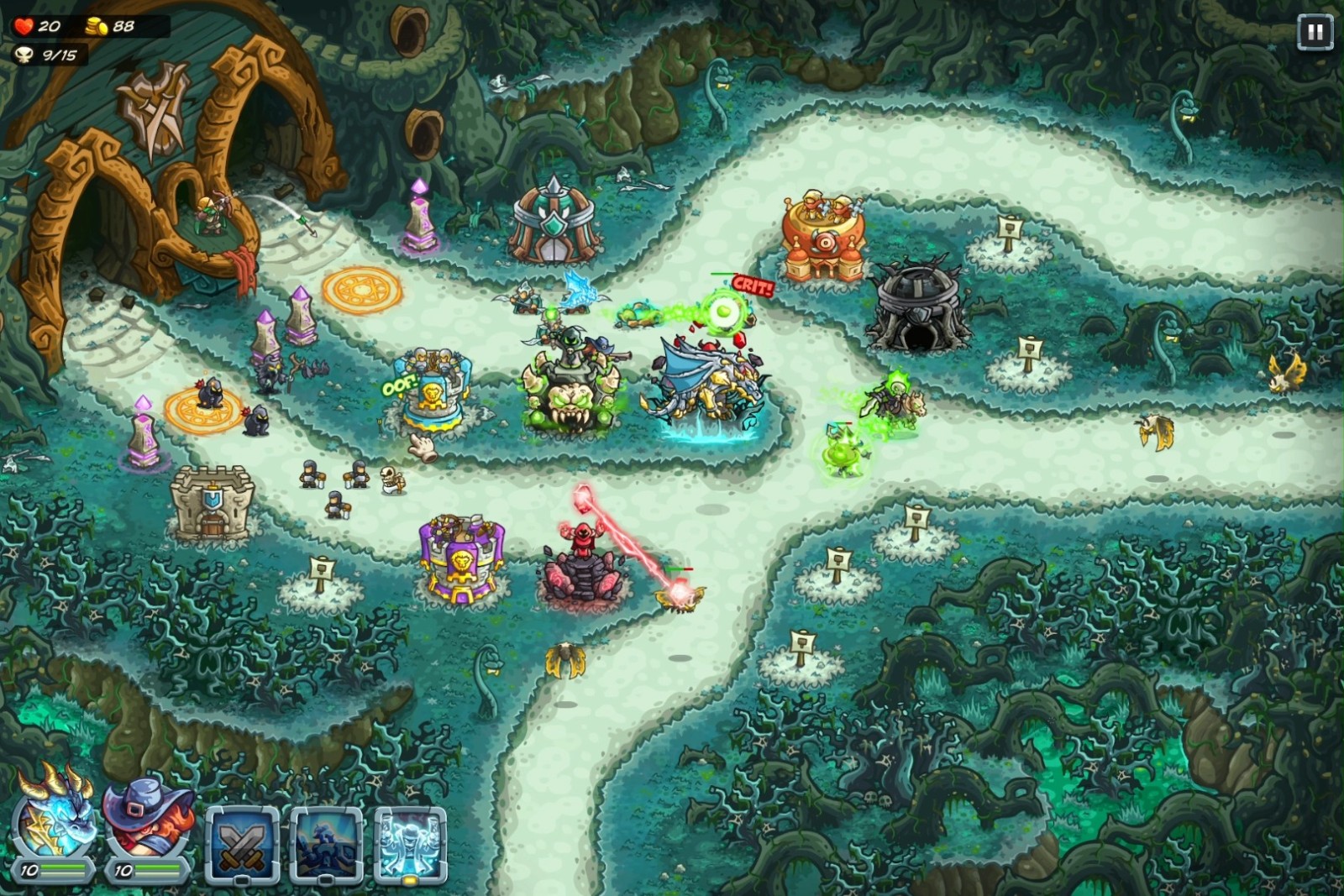The width and height of the screenshot is (1344, 896).
Task: Pause the game
Action: 1315,33
